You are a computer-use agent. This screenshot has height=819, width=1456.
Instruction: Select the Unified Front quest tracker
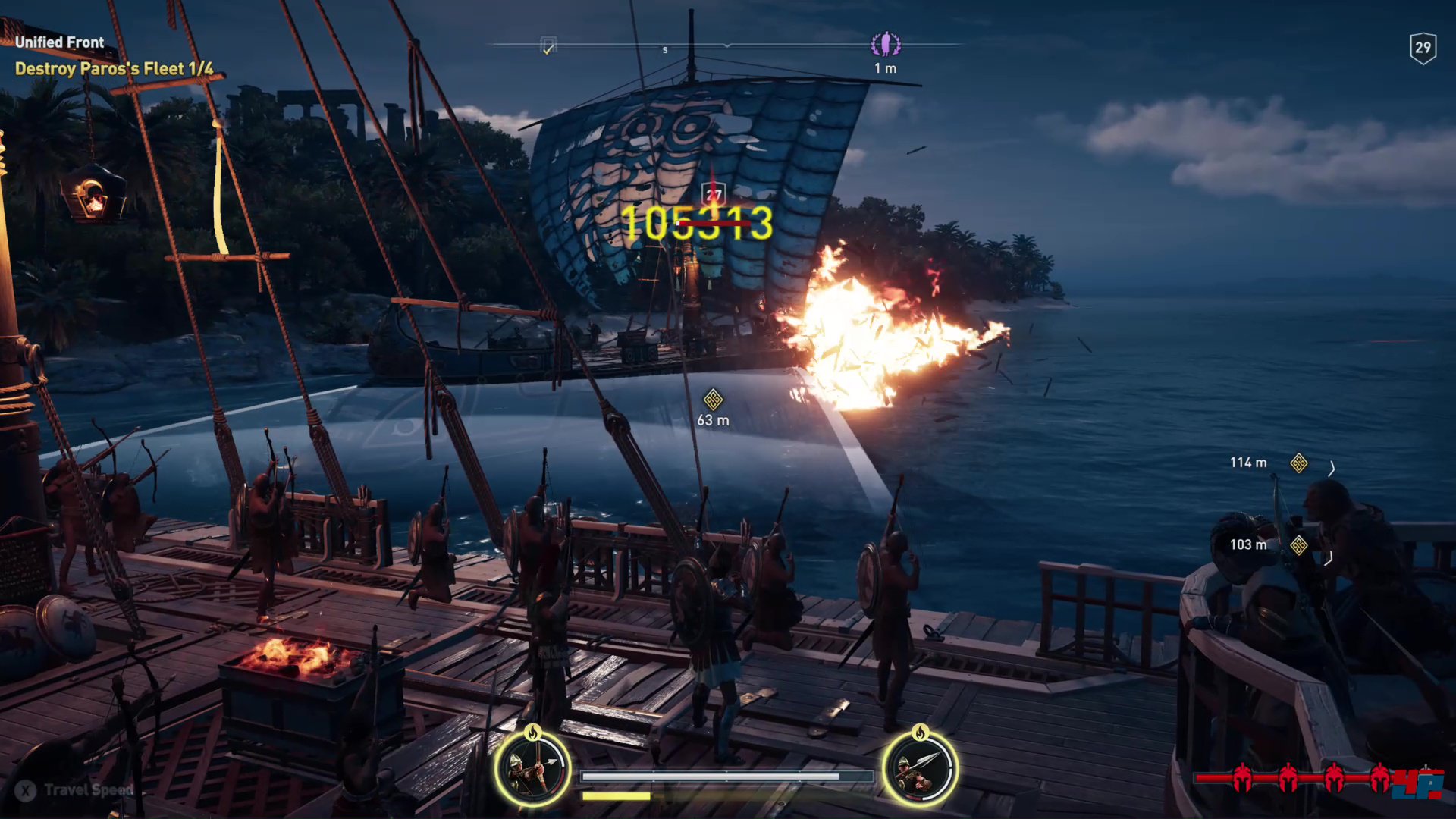click(x=59, y=42)
